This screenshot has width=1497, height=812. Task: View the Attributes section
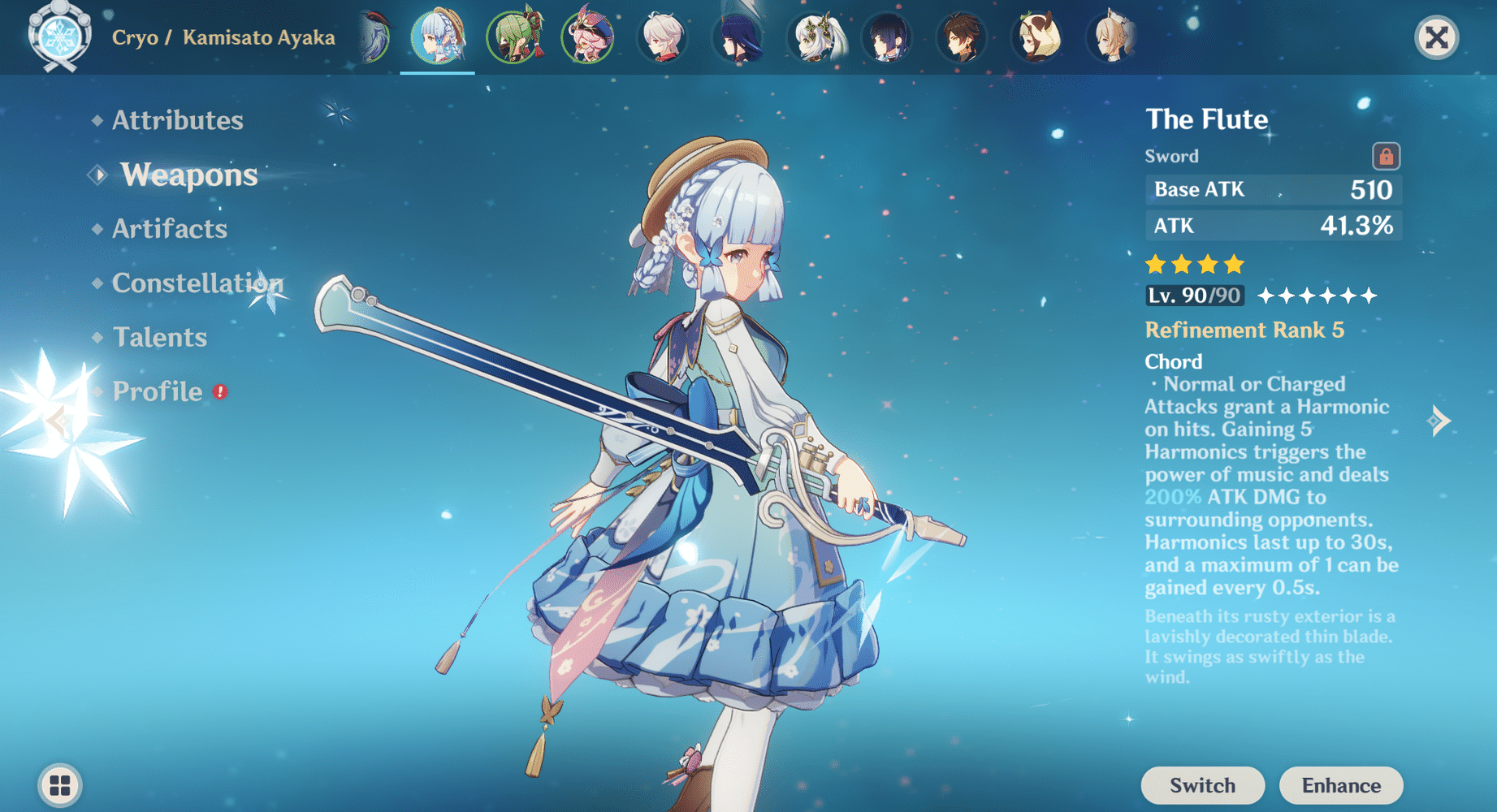click(177, 120)
